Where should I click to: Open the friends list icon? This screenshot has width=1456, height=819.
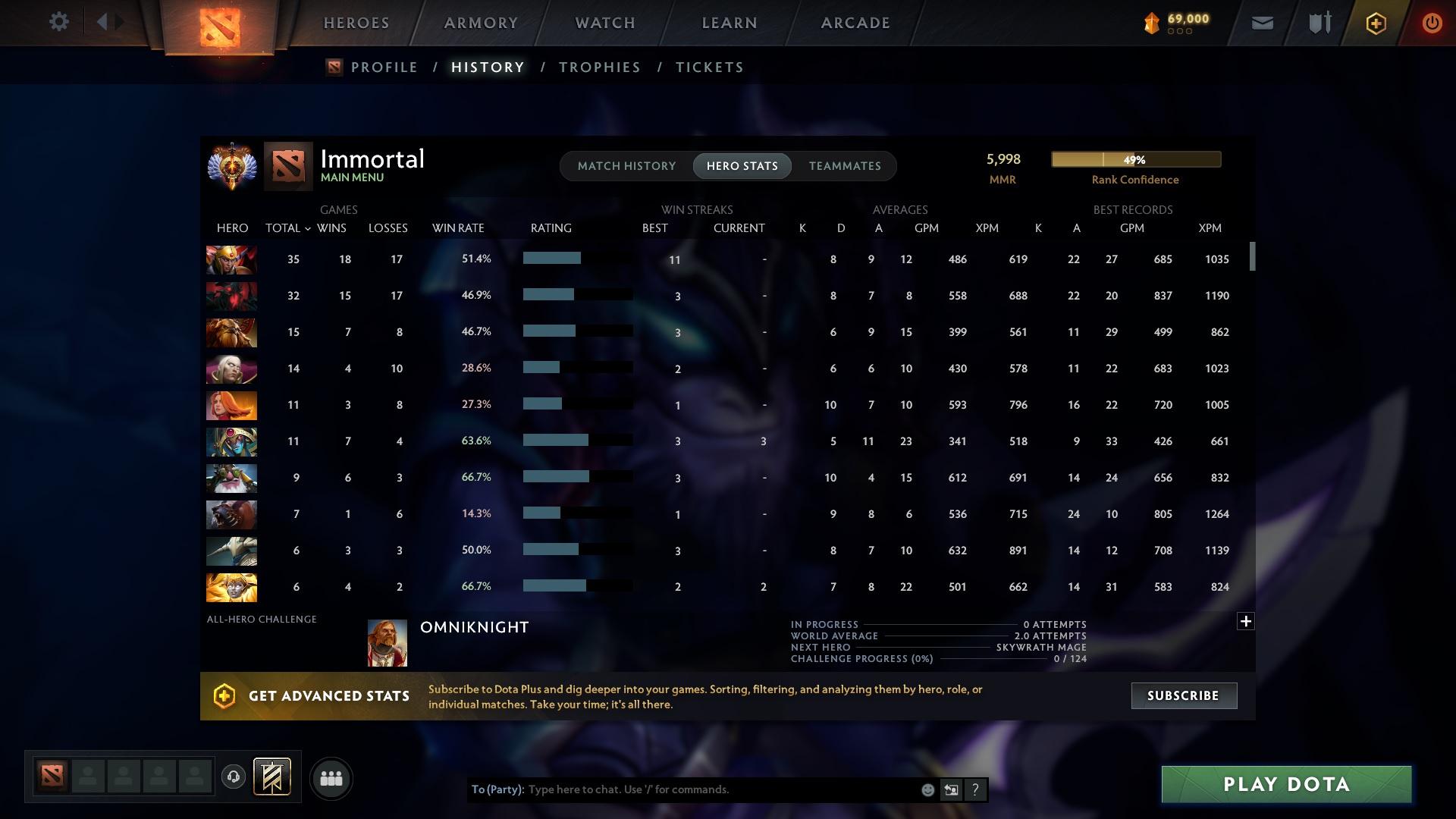331,778
